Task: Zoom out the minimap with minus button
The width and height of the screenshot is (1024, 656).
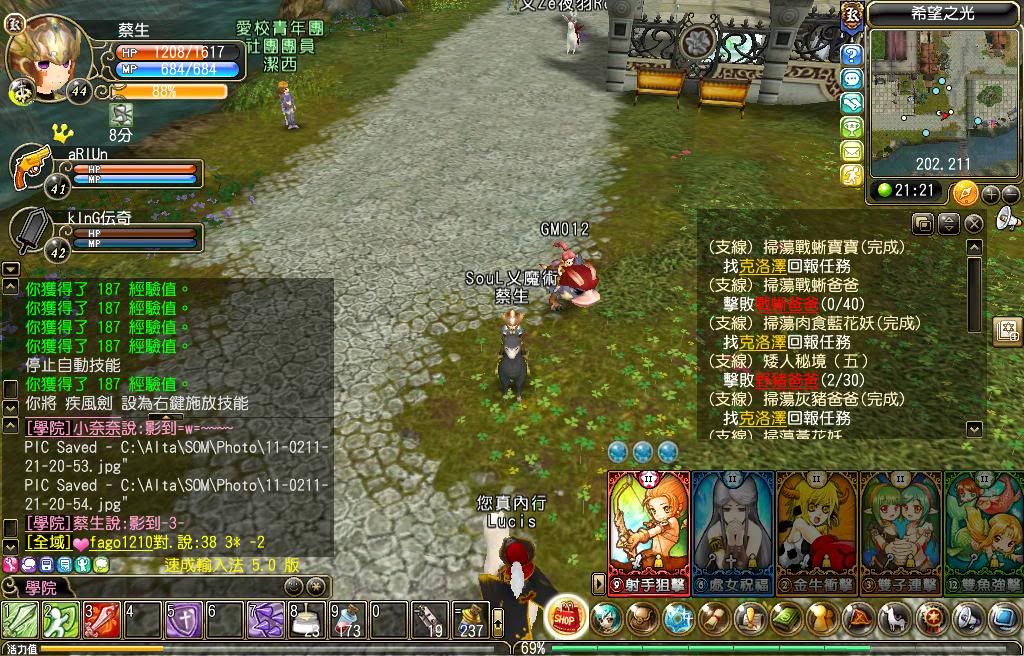Action: tap(1010, 194)
